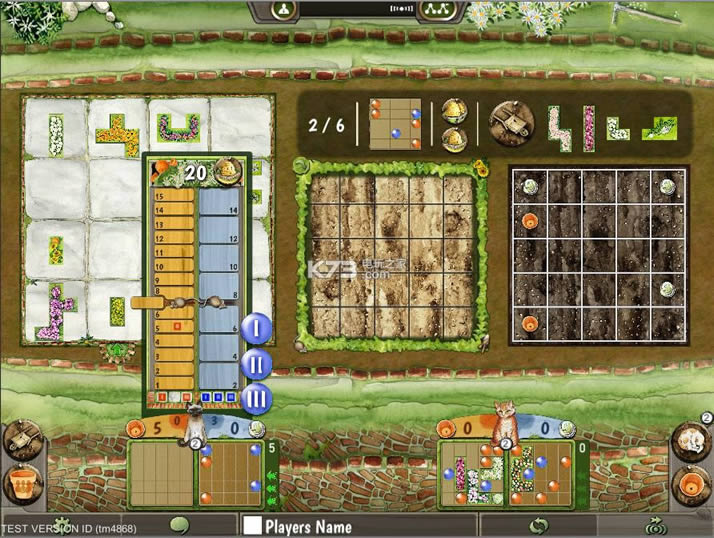The height and width of the screenshot is (538, 714).
Task: Click the cat icon in the right corner
Action: click(x=691, y=440)
